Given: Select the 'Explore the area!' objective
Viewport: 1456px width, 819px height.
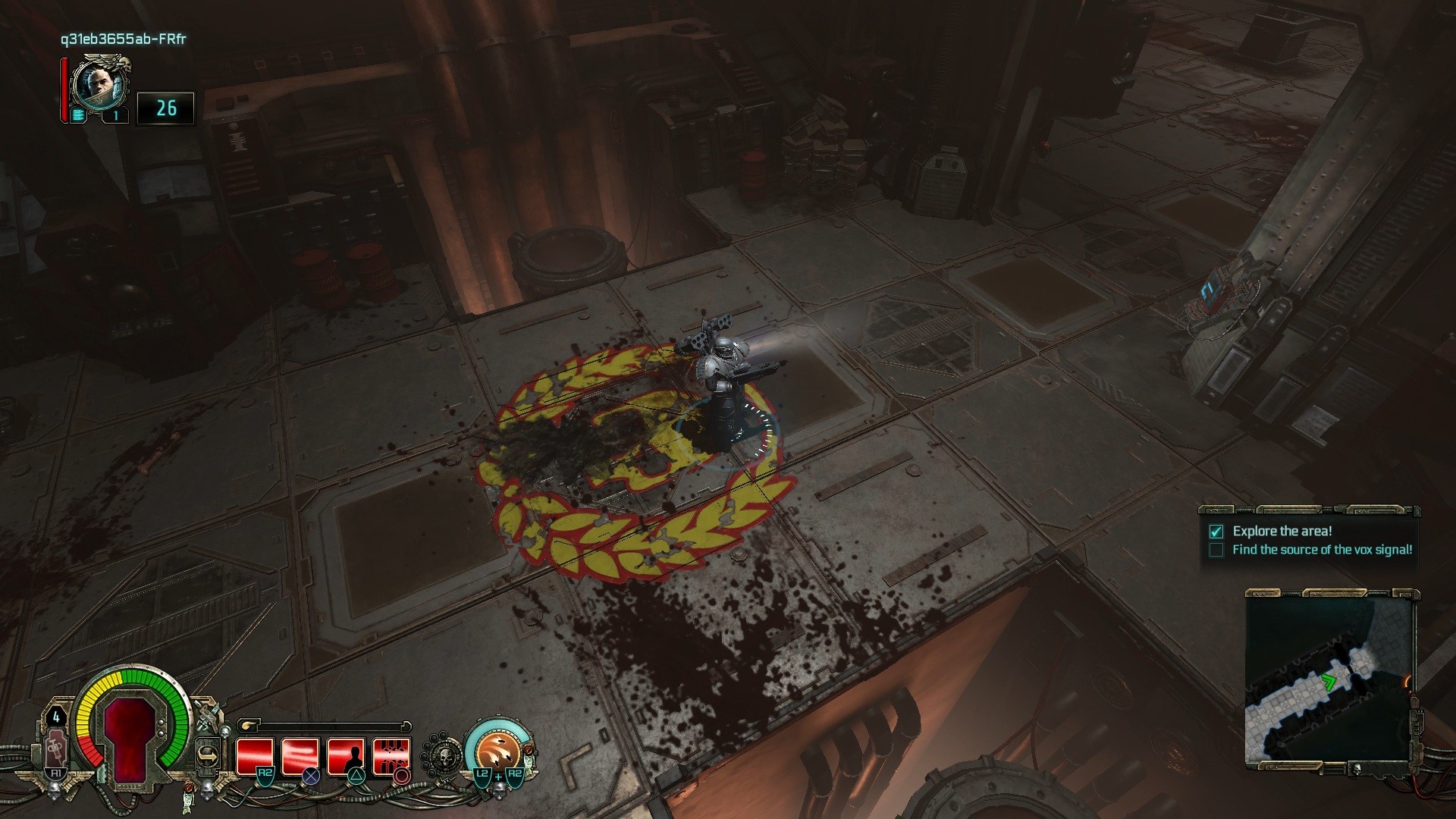Looking at the screenshot, I should tap(1282, 531).
